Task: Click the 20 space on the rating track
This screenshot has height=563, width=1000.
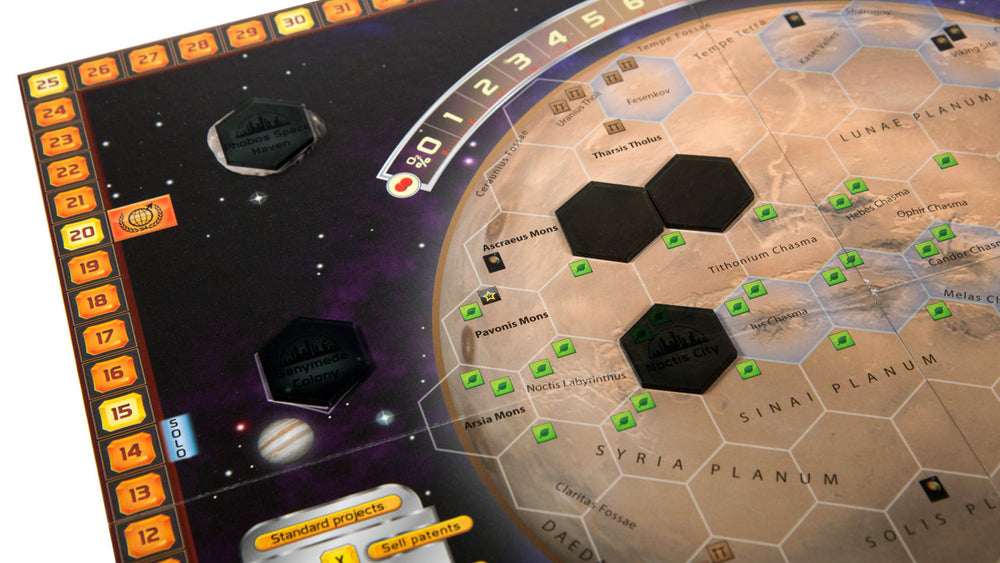Action: coord(81,235)
